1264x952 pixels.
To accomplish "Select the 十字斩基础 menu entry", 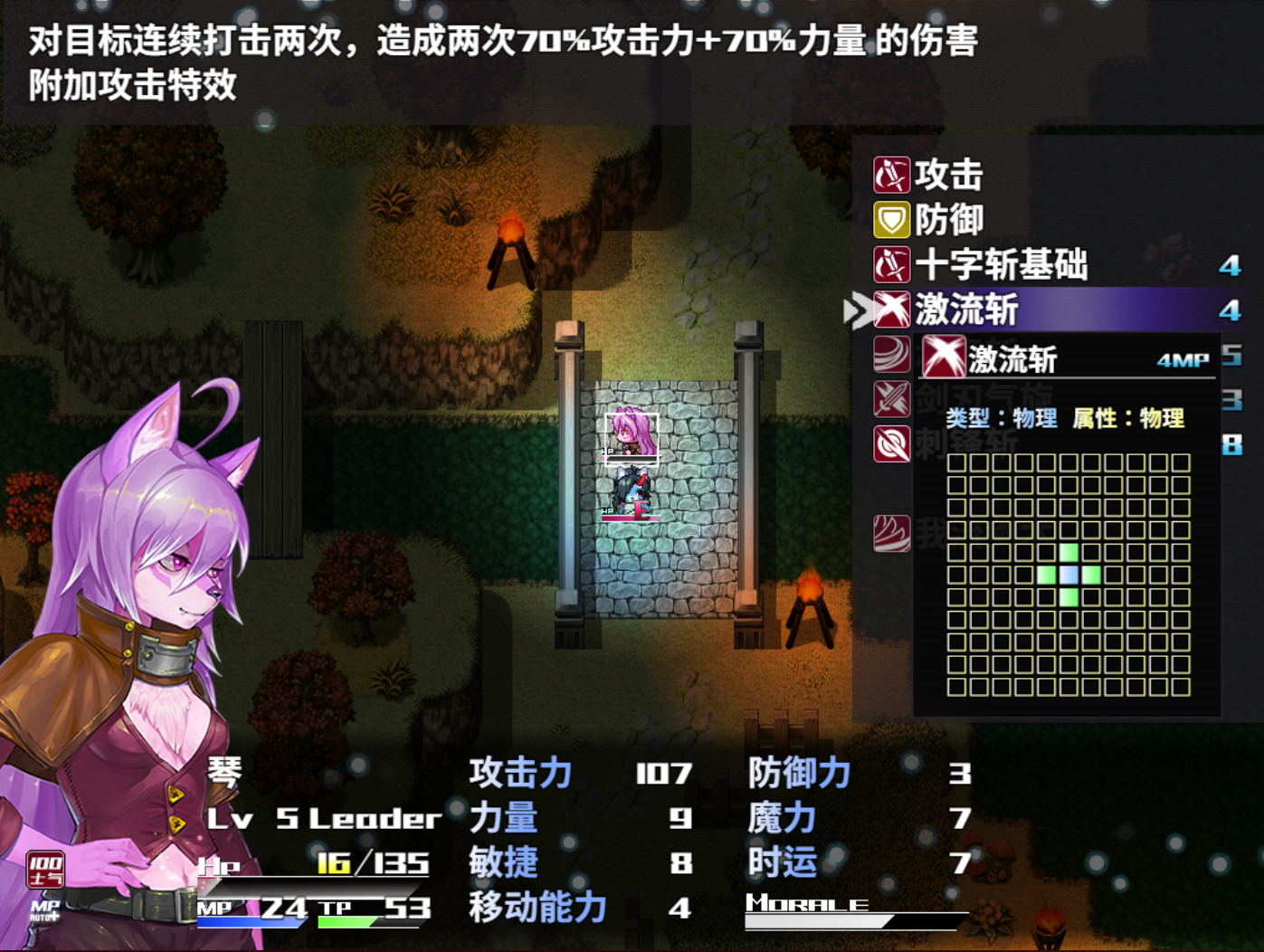I will (x=1000, y=265).
